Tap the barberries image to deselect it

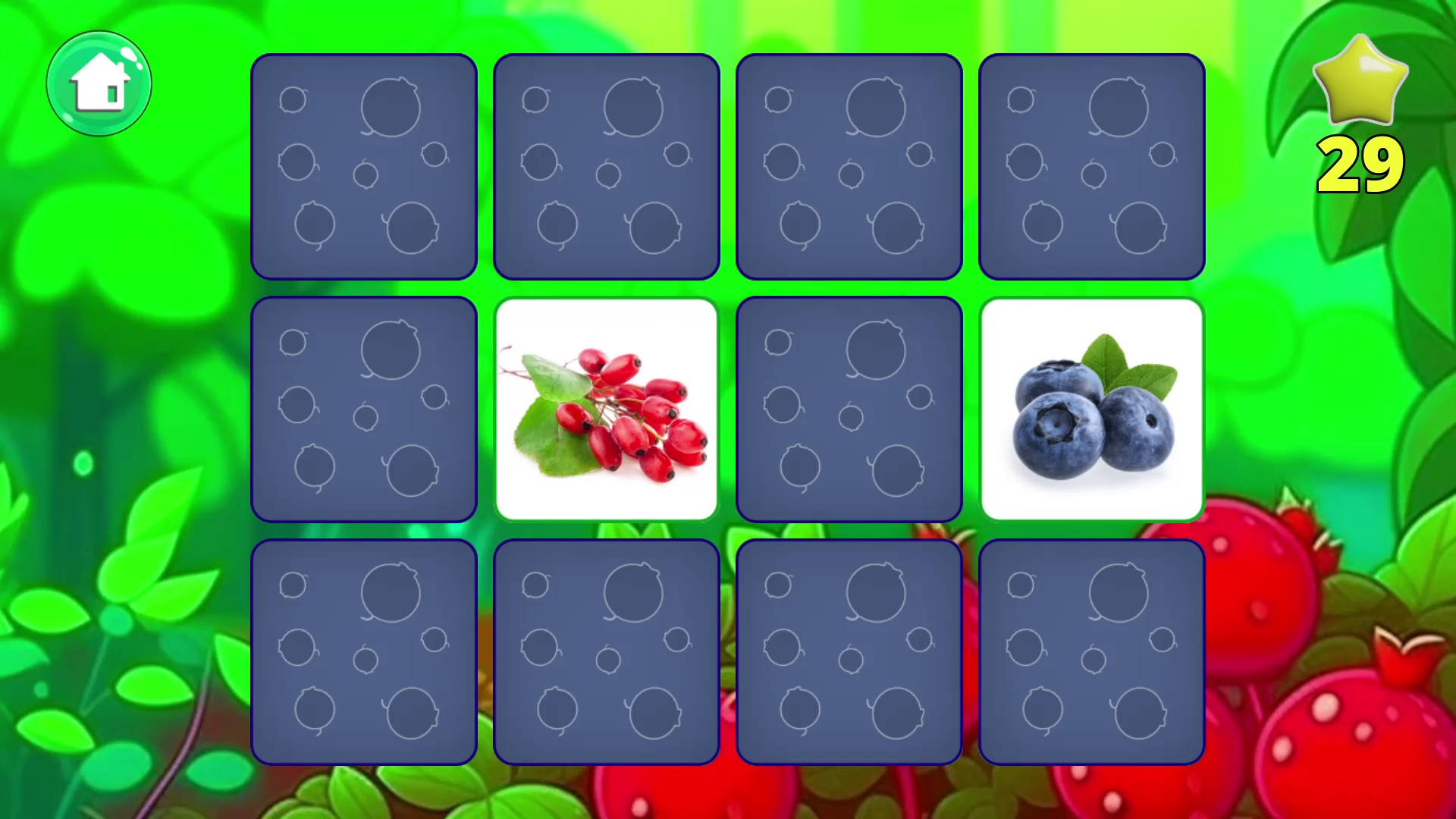click(x=607, y=409)
